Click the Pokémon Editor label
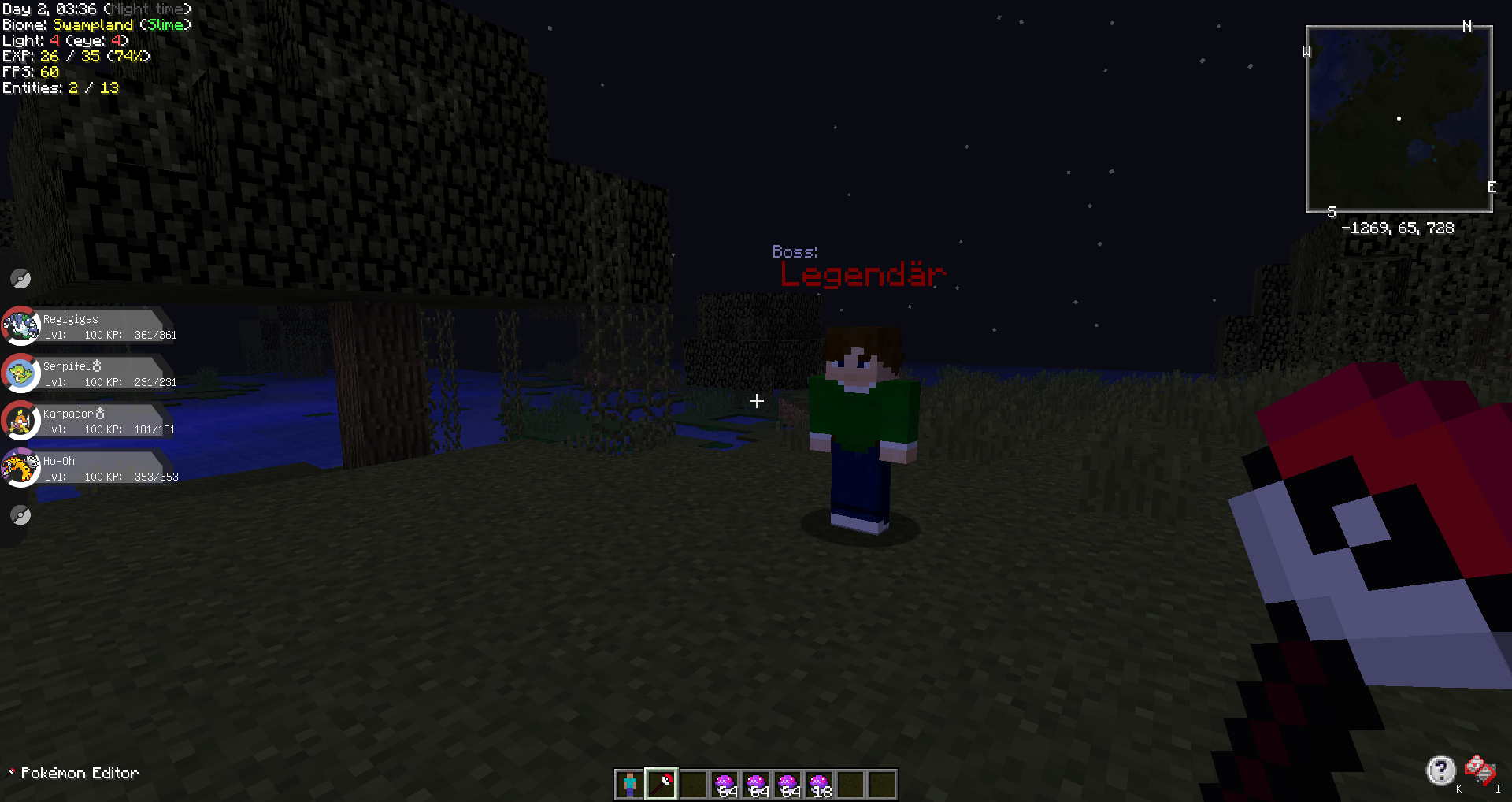Image resolution: width=1512 pixels, height=802 pixels. [x=78, y=773]
